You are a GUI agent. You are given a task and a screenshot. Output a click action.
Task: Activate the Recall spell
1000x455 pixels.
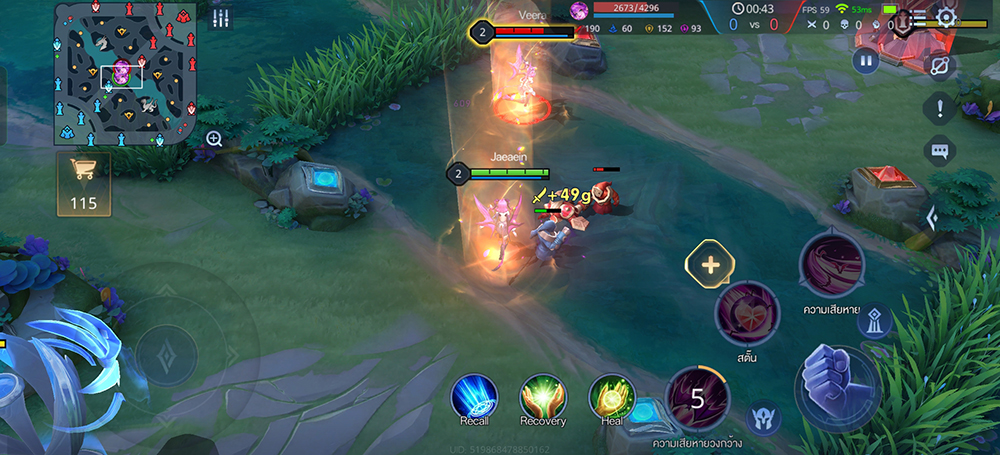click(x=474, y=397)
